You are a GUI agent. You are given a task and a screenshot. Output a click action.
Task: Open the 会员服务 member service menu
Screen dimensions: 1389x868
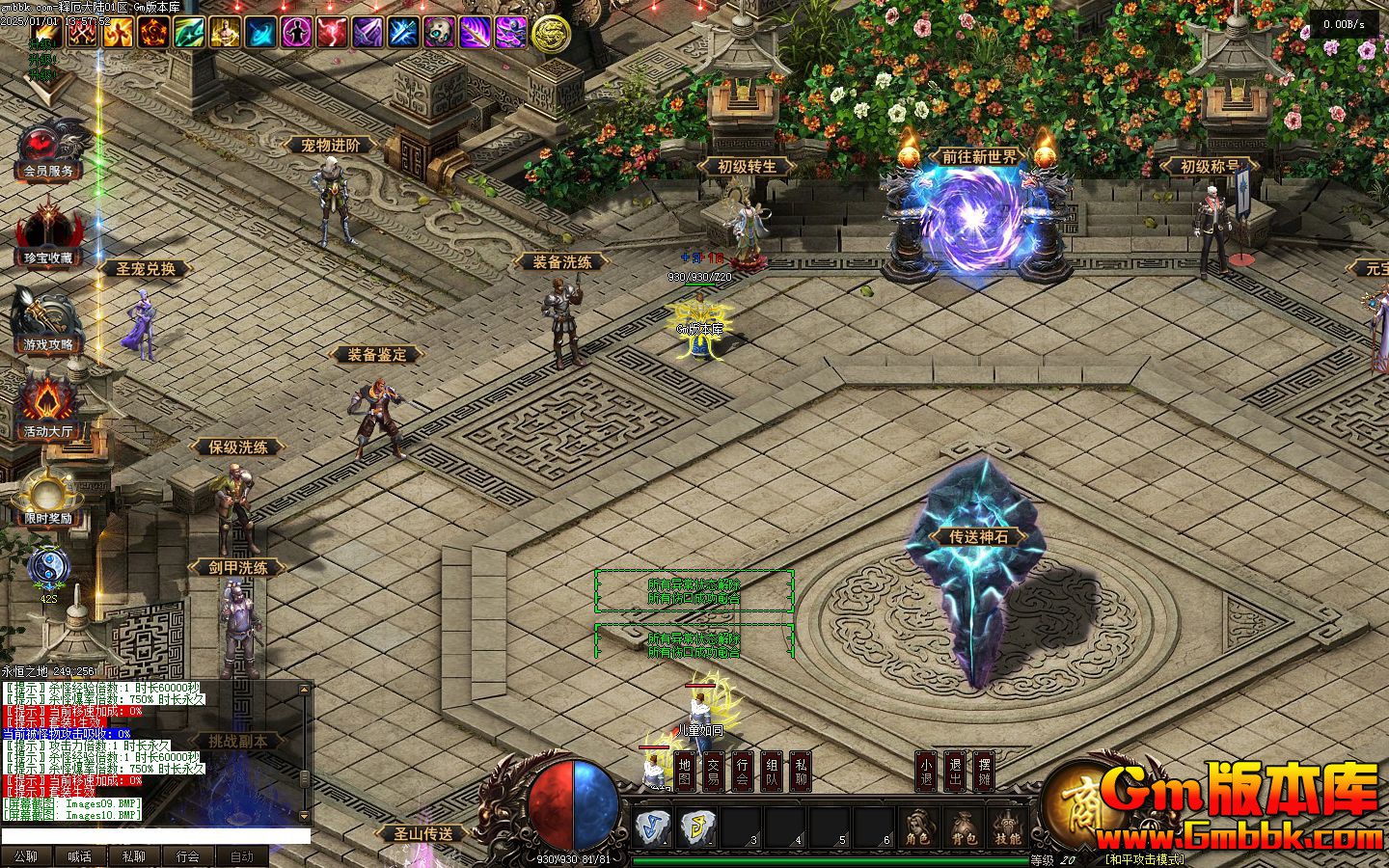(x=48, y=149)
